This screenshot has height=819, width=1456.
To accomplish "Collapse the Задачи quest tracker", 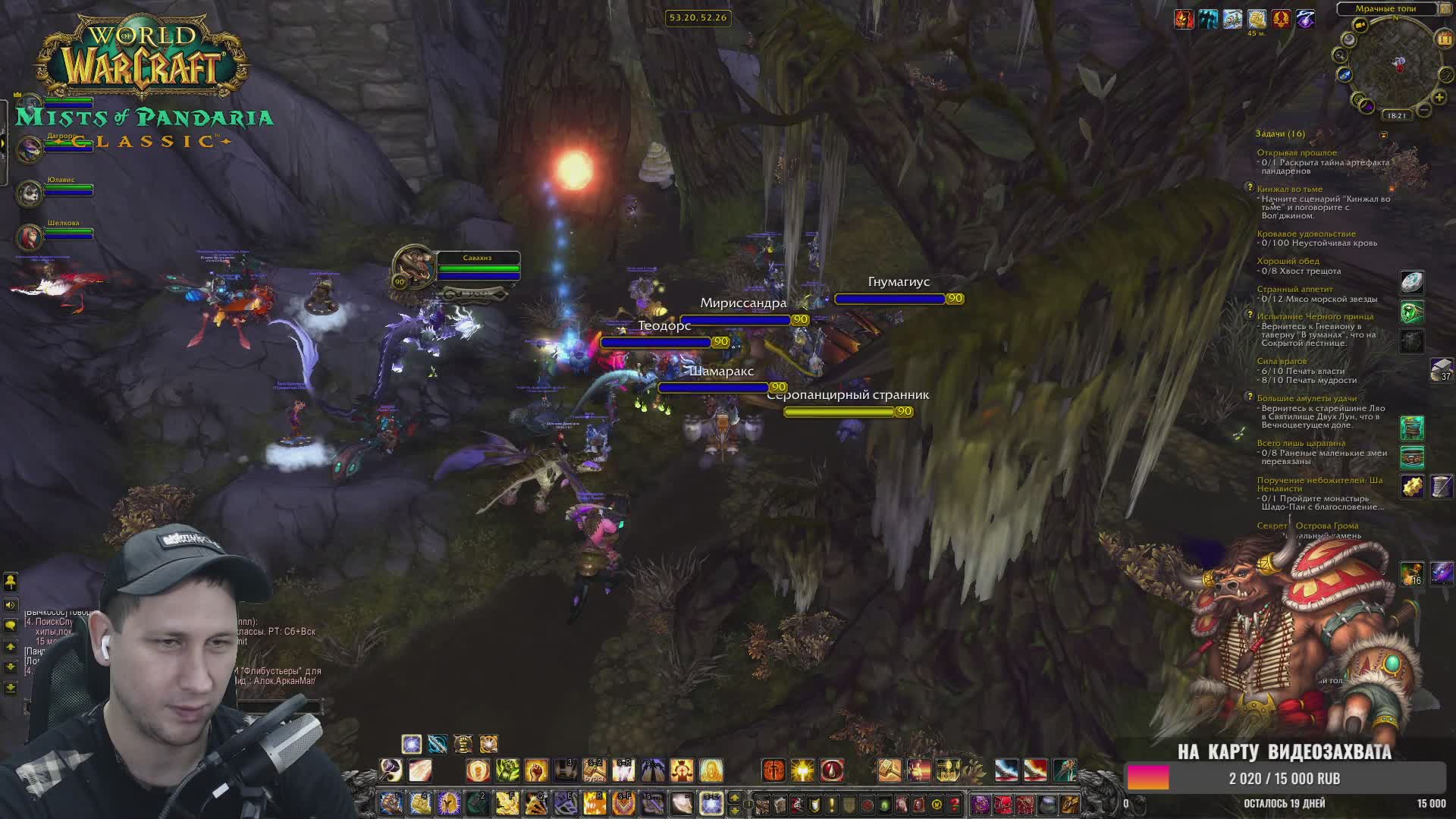I will pyautogui.click(x=1383, y=135).
